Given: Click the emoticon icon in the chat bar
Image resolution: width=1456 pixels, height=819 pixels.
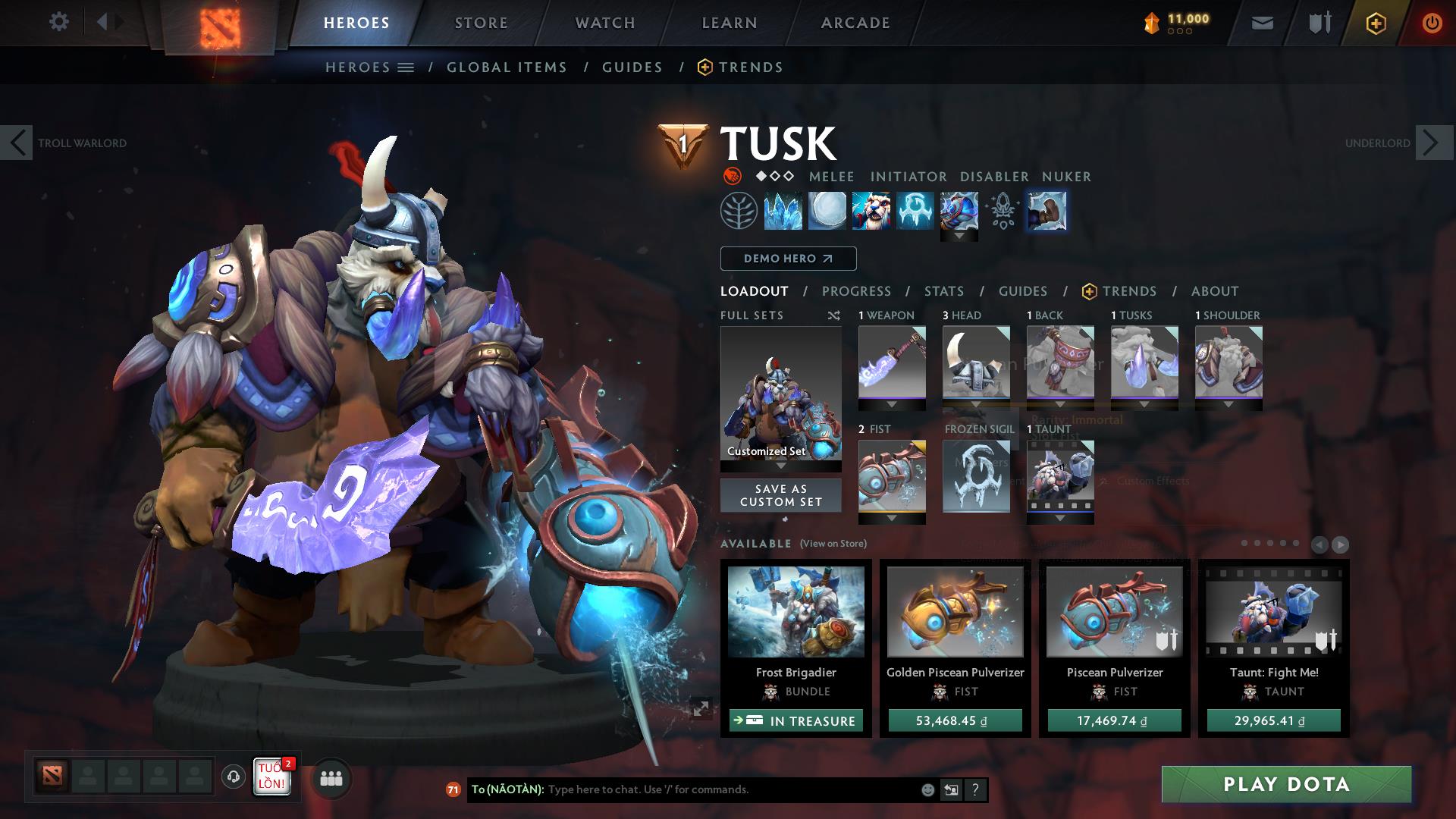Looking at the screenshot, I should pos(927,789).
